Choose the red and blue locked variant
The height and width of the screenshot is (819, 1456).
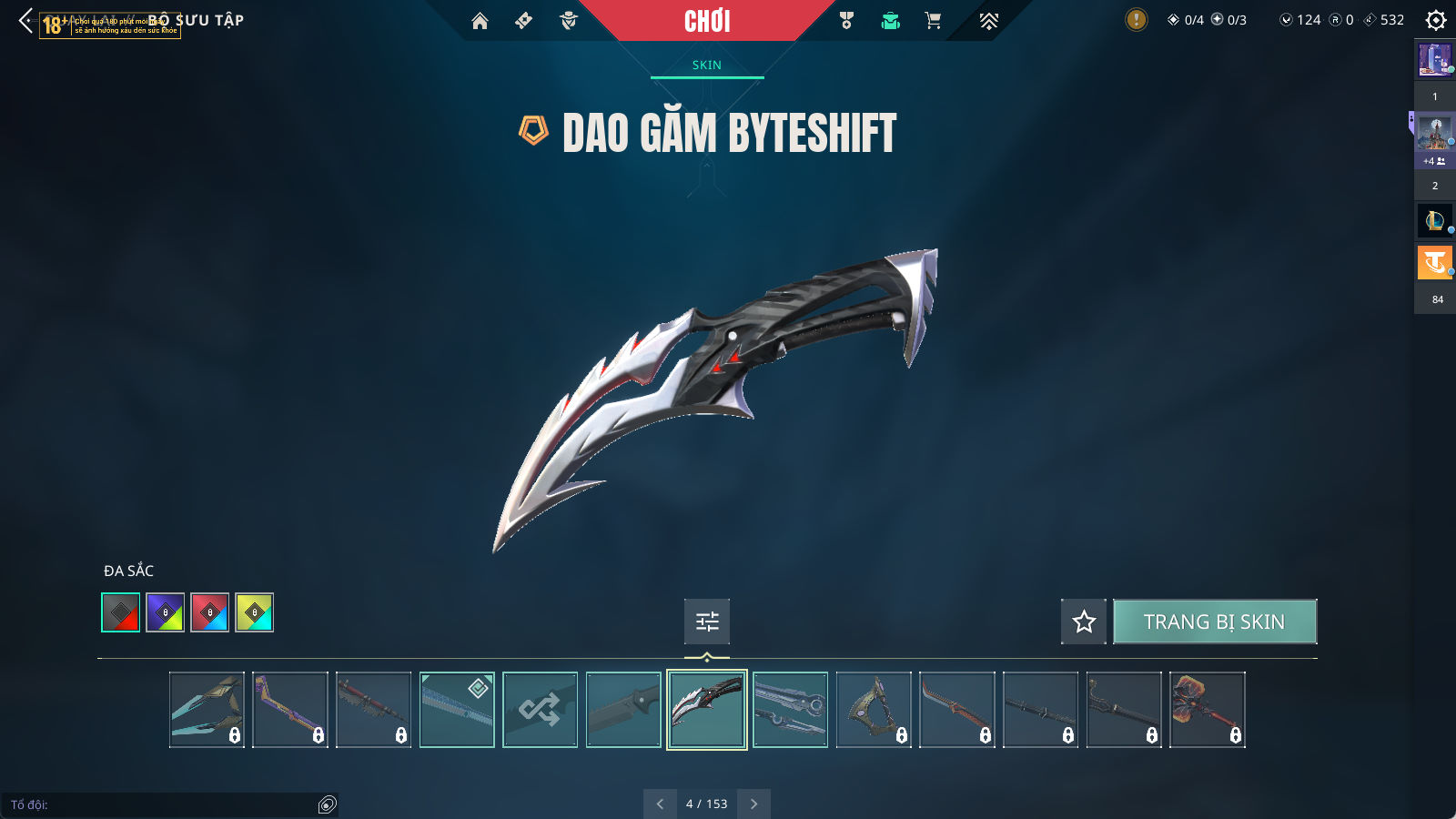point(210,612)
